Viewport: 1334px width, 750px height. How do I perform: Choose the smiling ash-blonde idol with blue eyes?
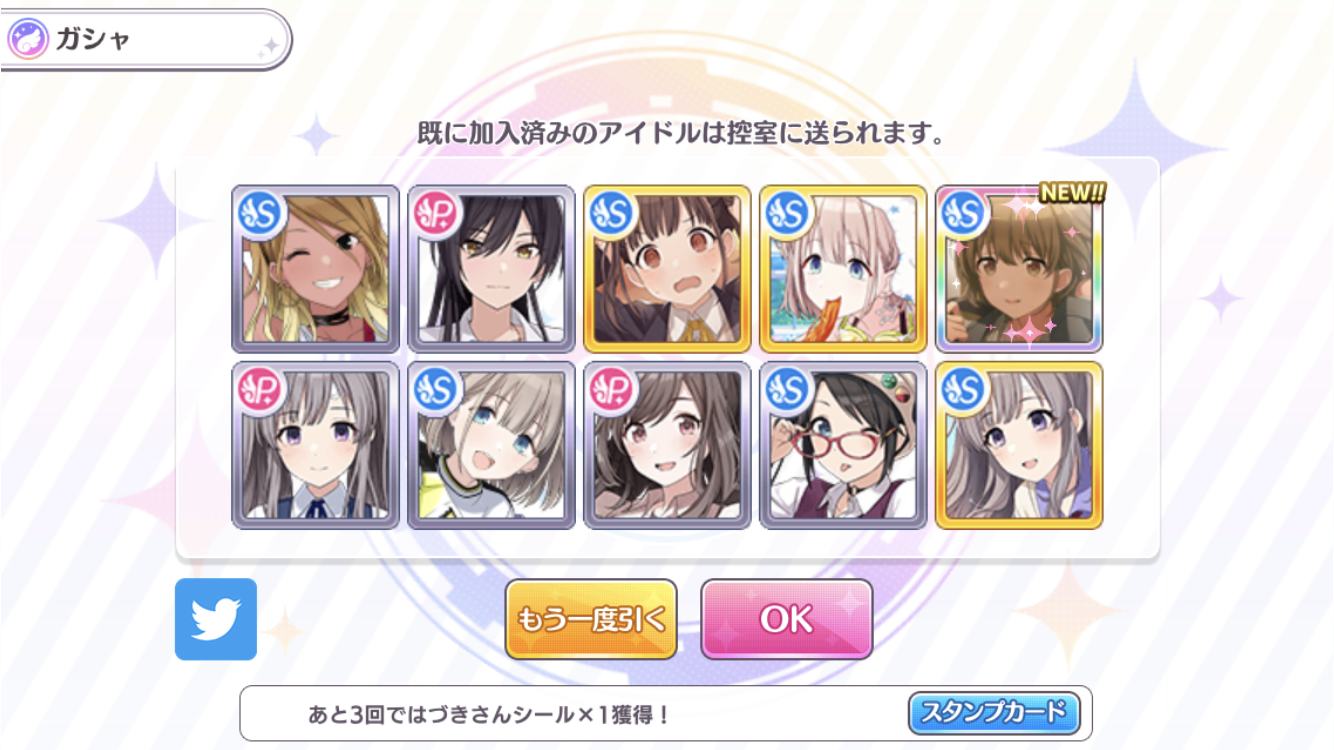(x=492, y=445)
